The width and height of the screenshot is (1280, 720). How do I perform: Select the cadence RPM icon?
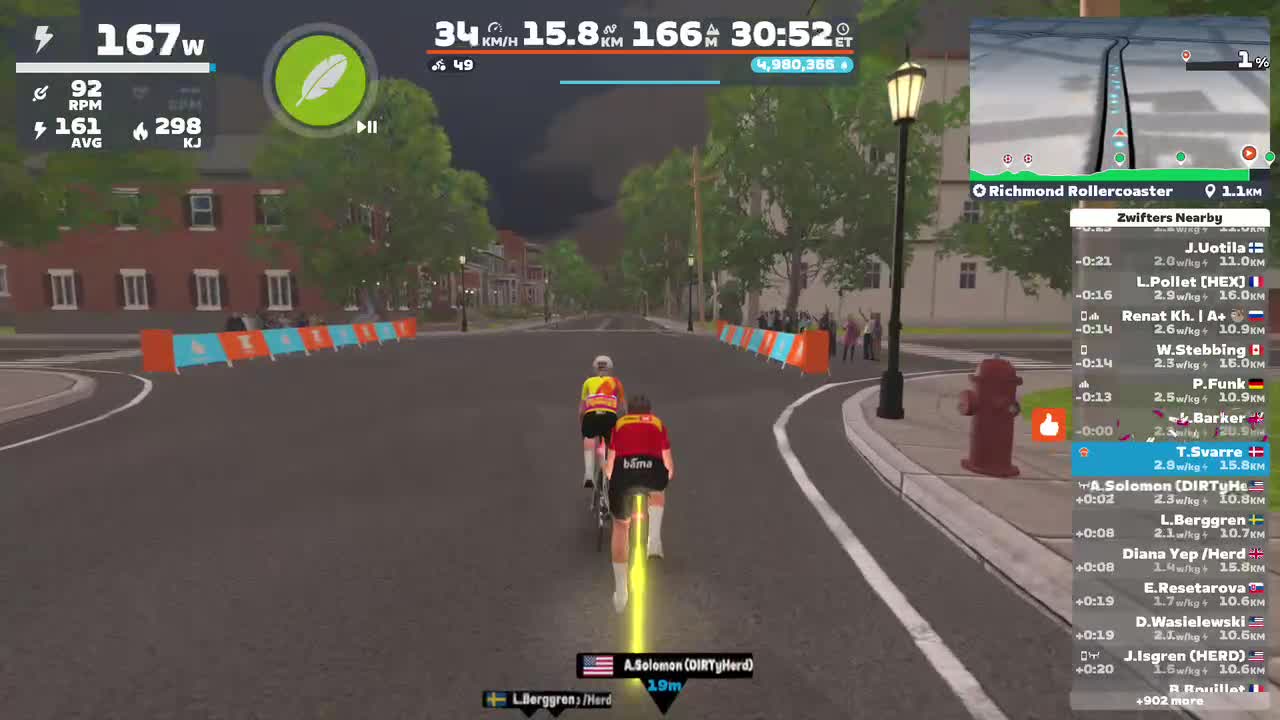tap(41, 93)
